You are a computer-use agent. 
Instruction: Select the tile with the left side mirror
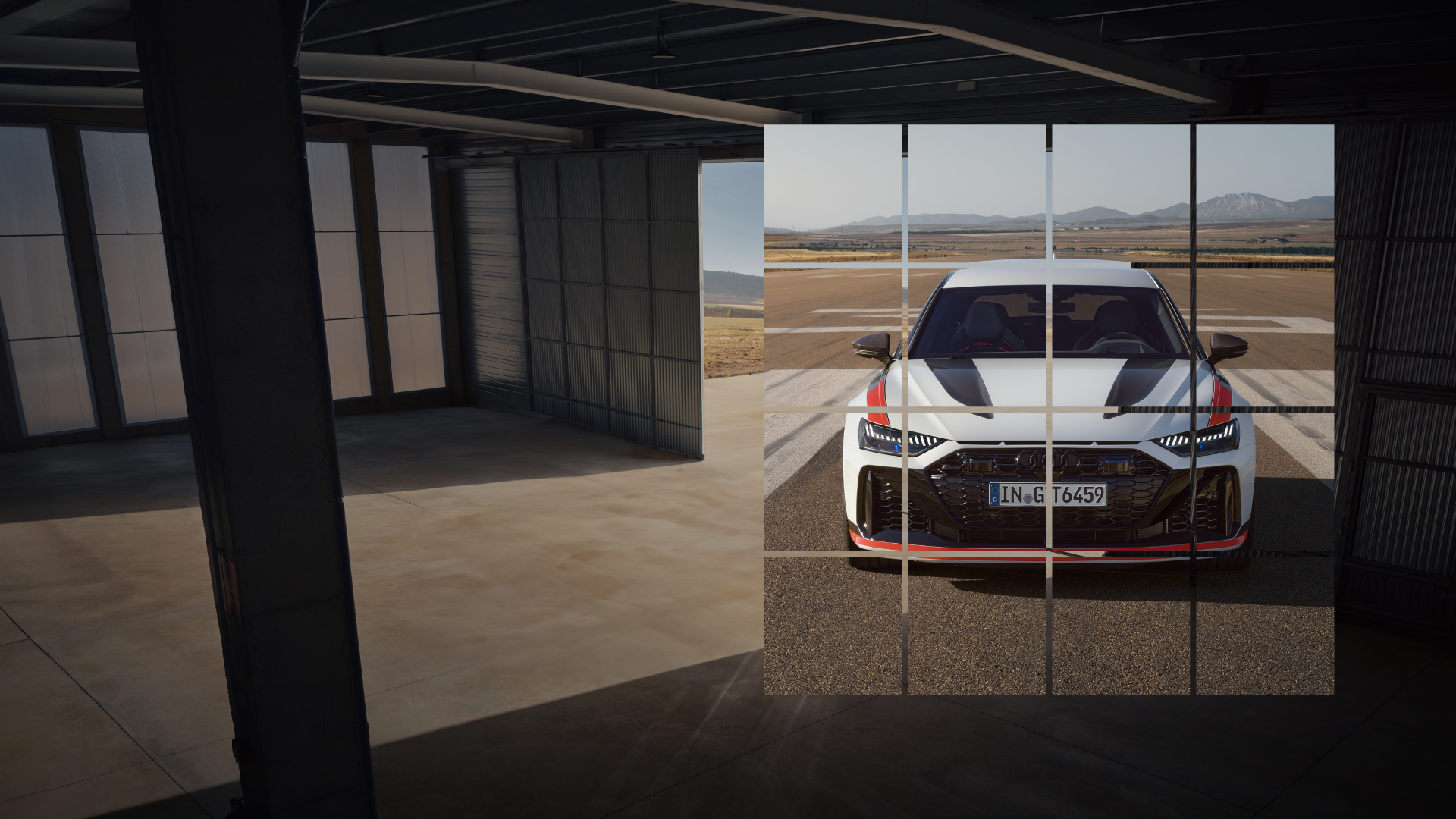[x=834, y=337]
